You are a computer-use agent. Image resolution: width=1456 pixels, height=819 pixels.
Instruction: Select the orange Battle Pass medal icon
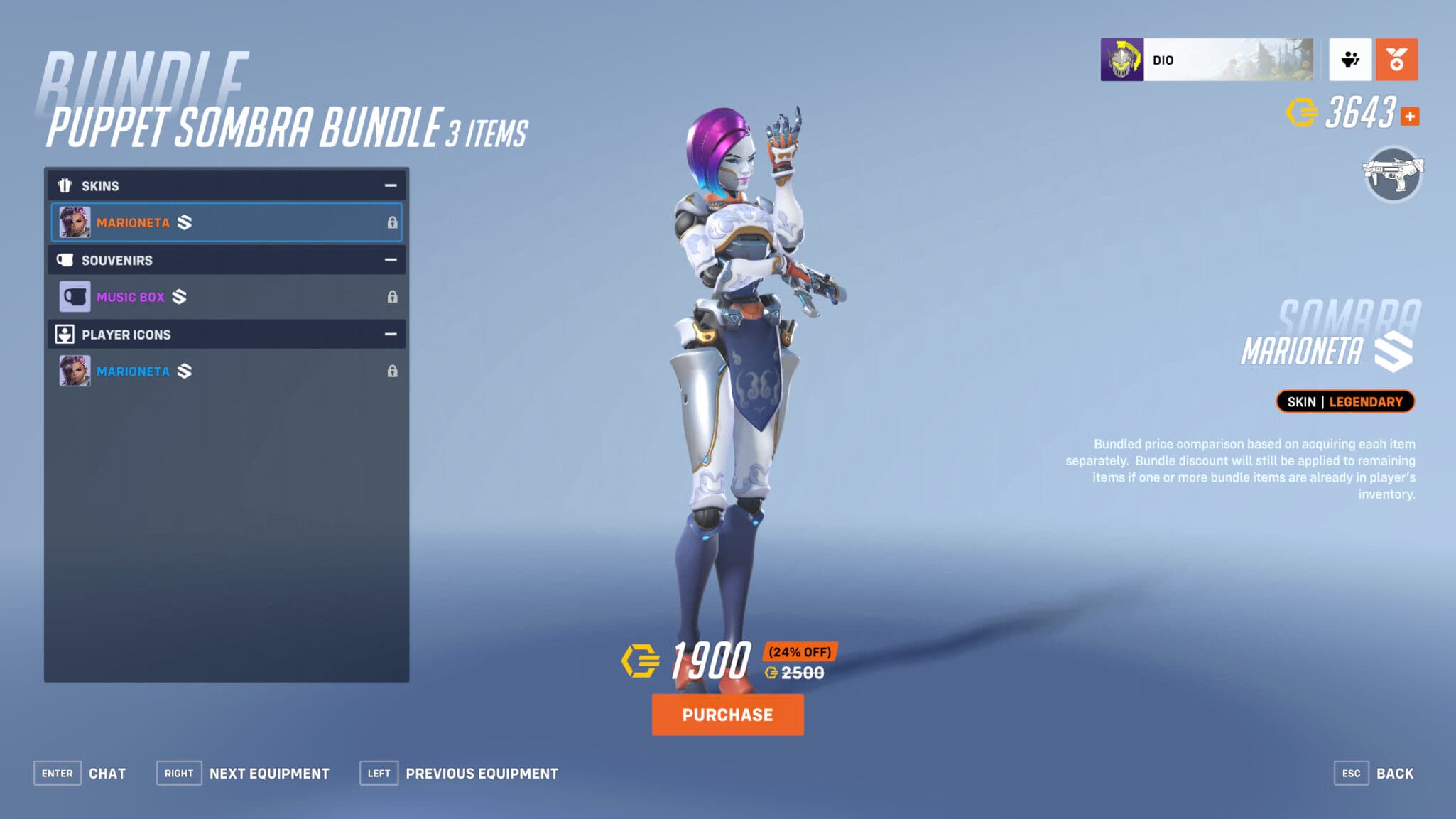click(x=1396, y=60)
